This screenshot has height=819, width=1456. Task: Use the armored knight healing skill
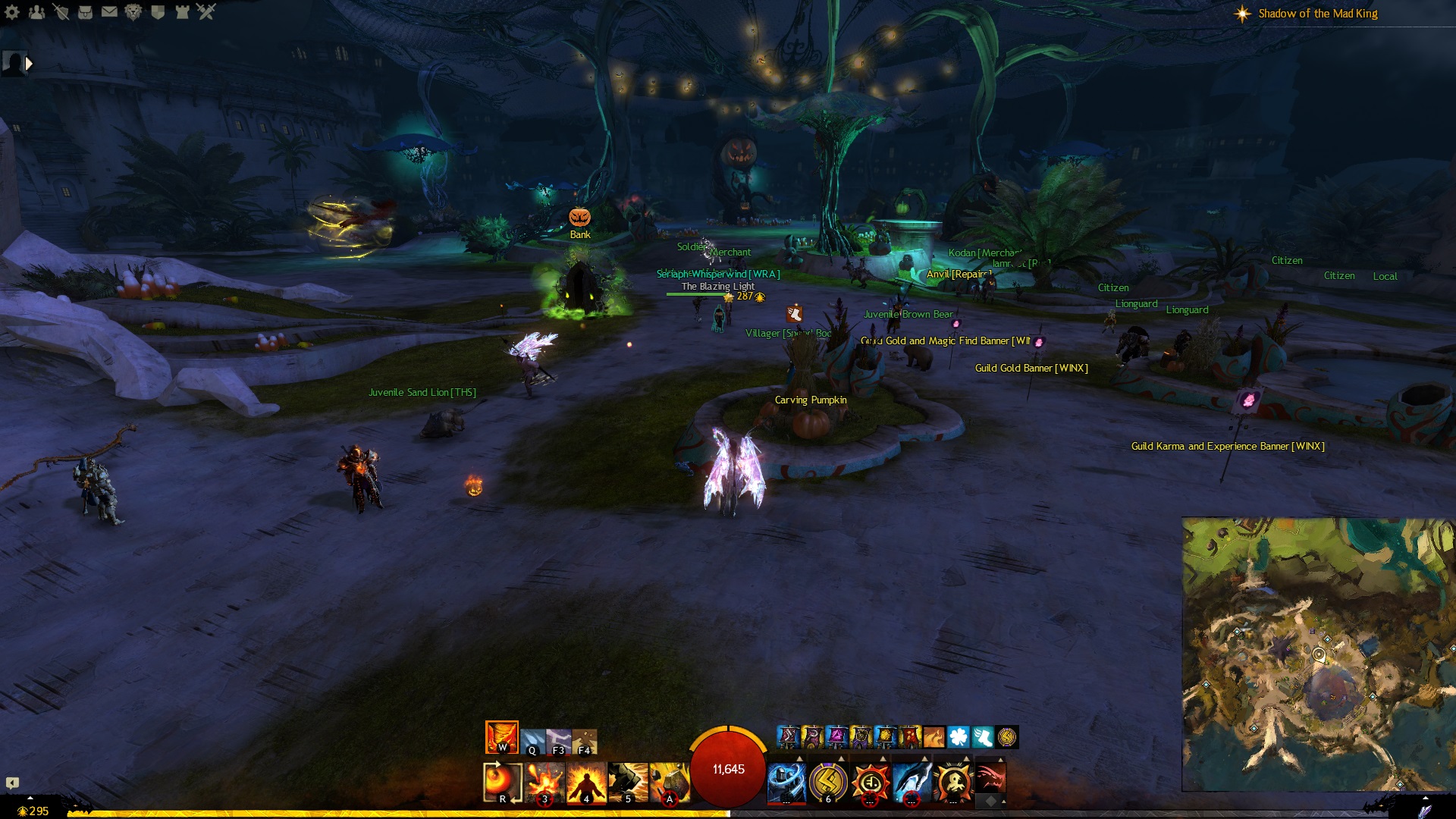pyautogui.click(x=786, y=782)
